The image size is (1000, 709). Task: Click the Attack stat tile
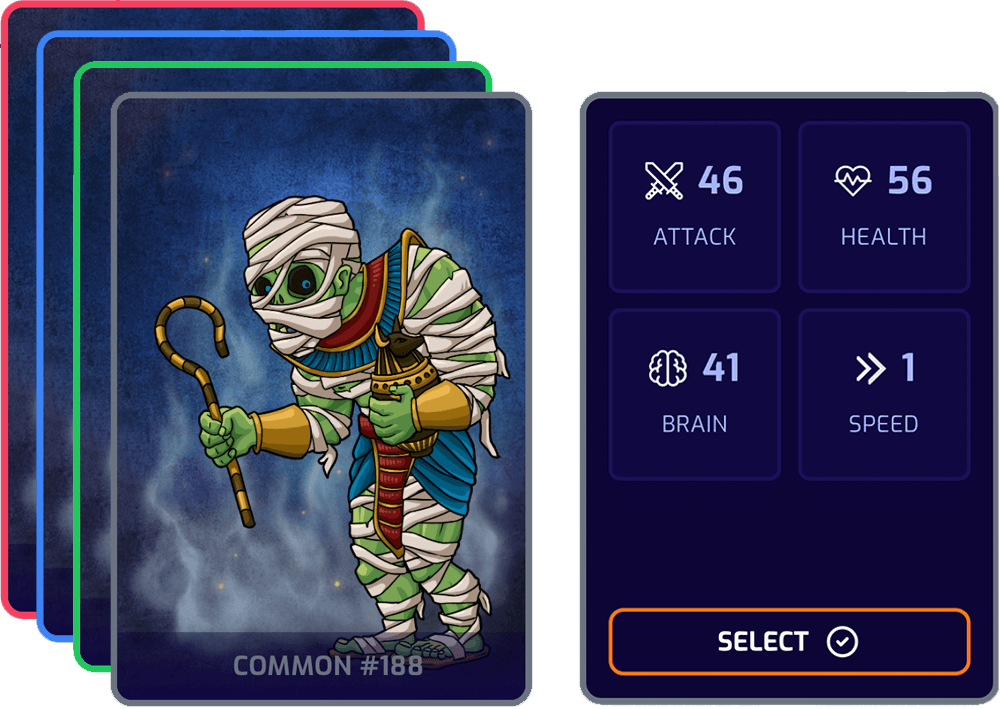694,207
